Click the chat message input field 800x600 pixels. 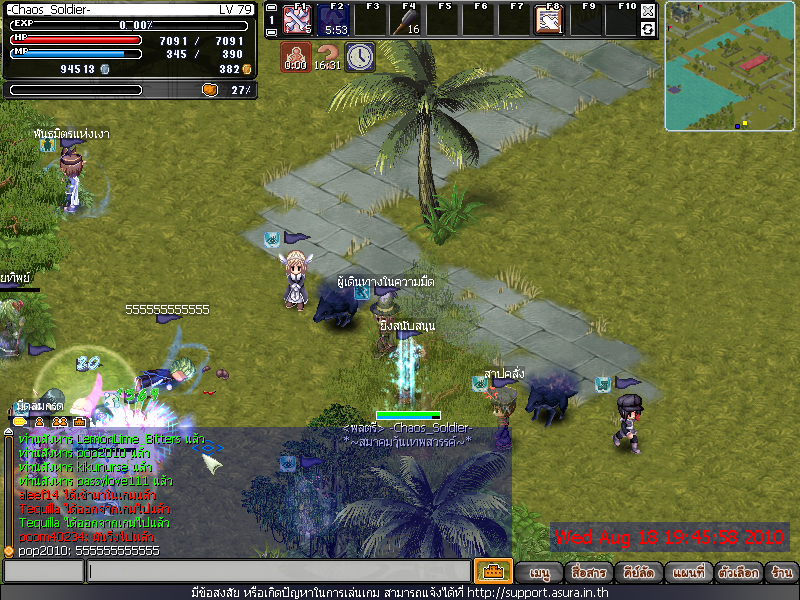pyautogui.click(x=278, y=572)
